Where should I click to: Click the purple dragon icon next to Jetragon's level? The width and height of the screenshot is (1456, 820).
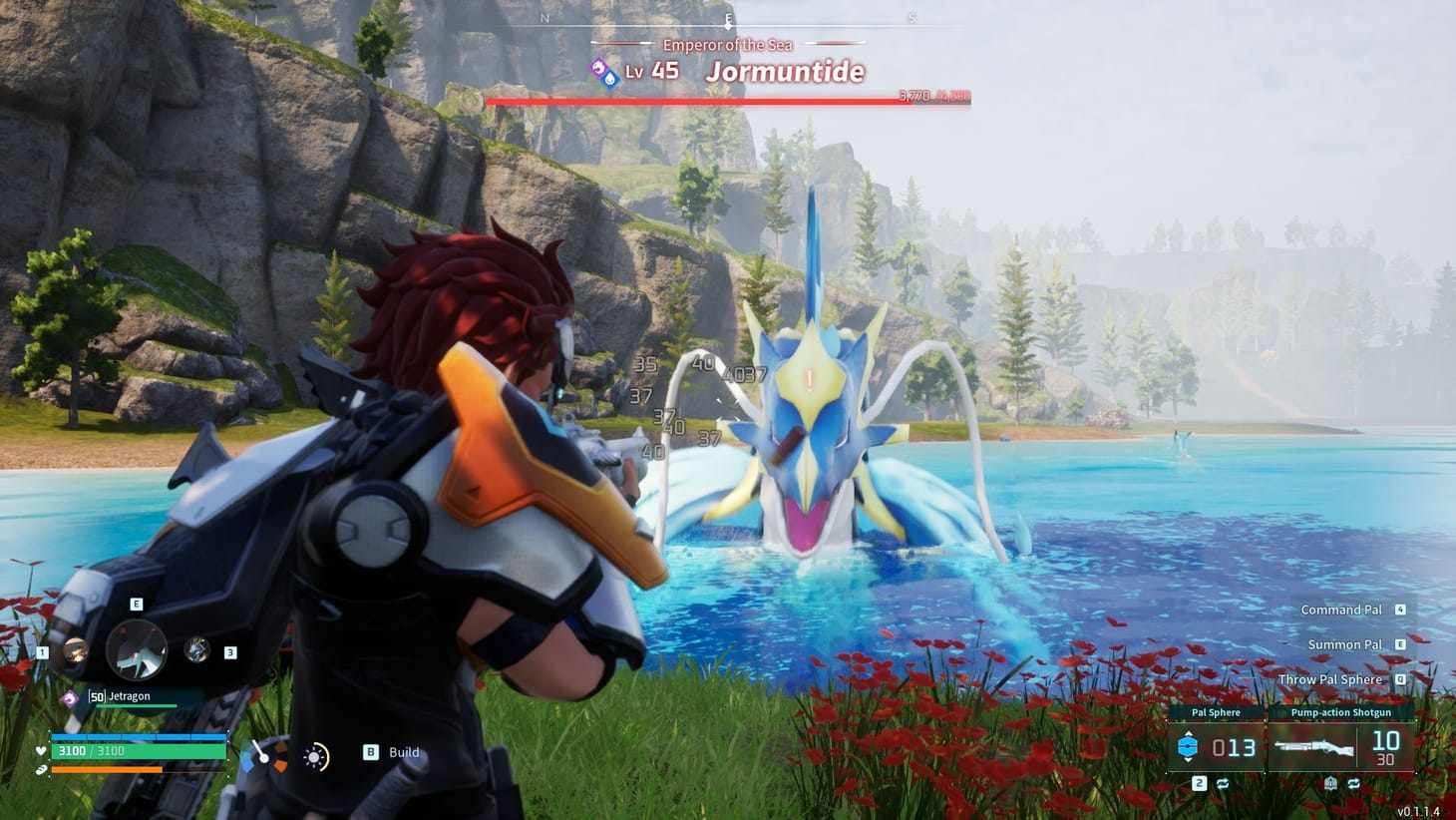pyautogui.click(x=71, y=696)
